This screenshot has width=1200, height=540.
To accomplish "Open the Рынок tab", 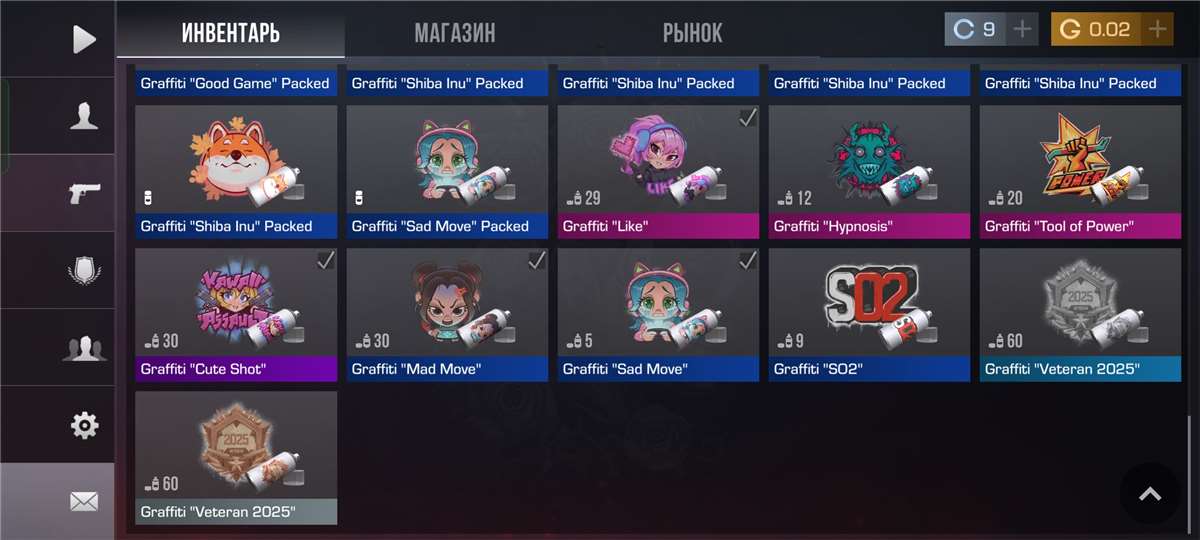I will coord(692,33).
